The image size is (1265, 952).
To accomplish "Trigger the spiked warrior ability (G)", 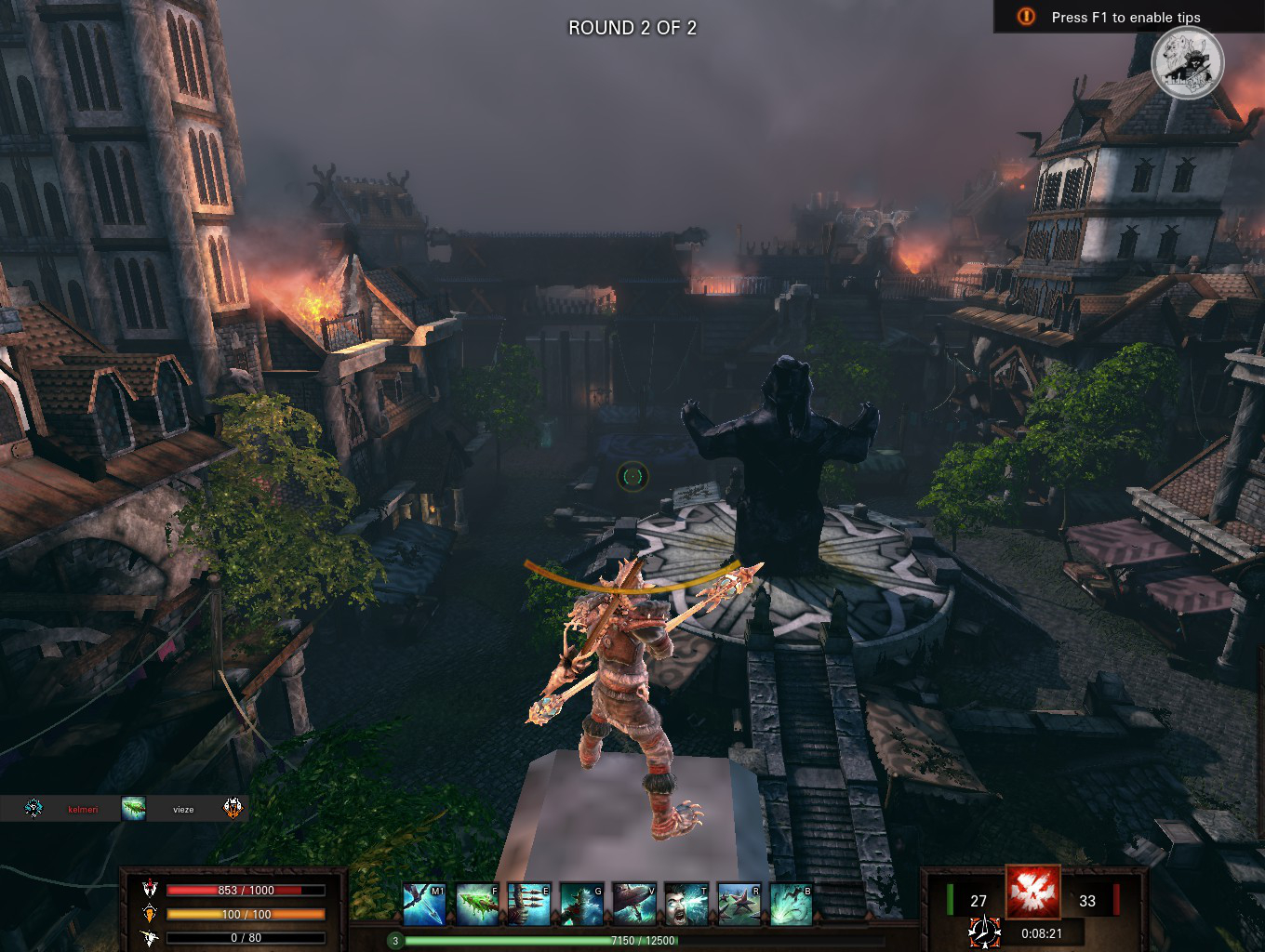I will (x=580, y=905).
